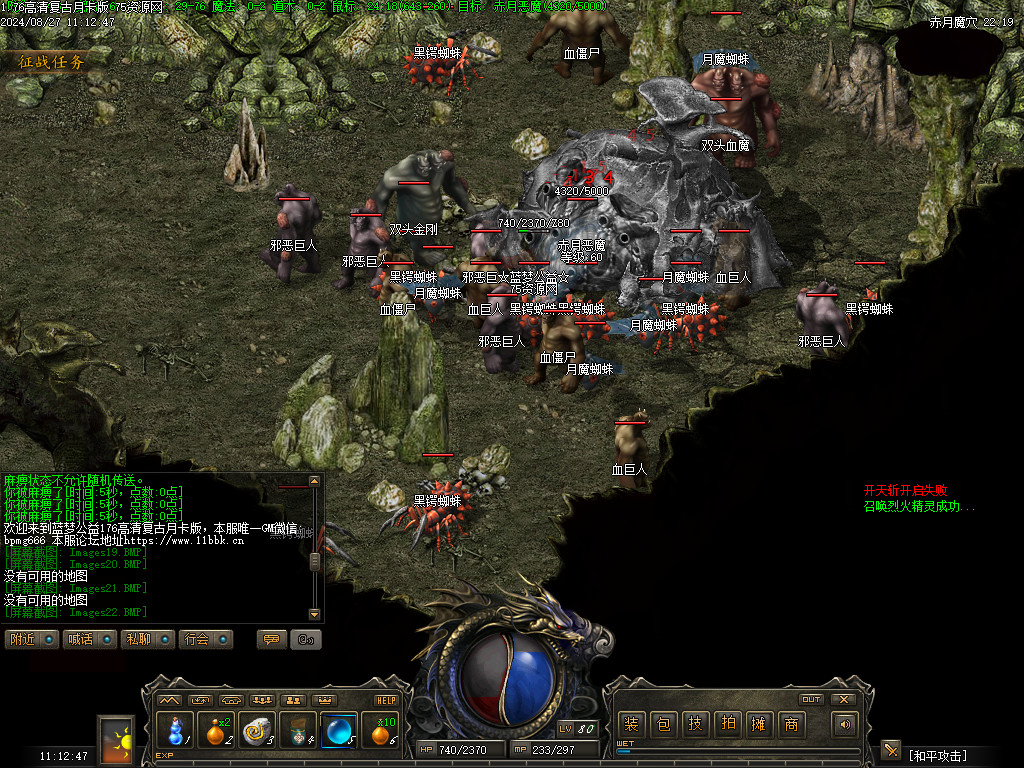Select the spiral scroll in slot 3
This screenshot has width=1024, height=768.
[x=258, y=731]
